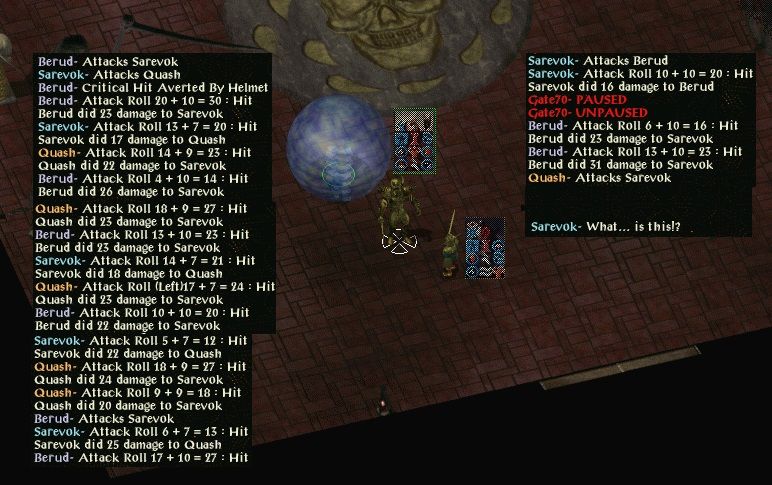Viewport: 772px width, 485px height.
Task: Select the status-icon portrait without a green border
Action: coord(485,248)
